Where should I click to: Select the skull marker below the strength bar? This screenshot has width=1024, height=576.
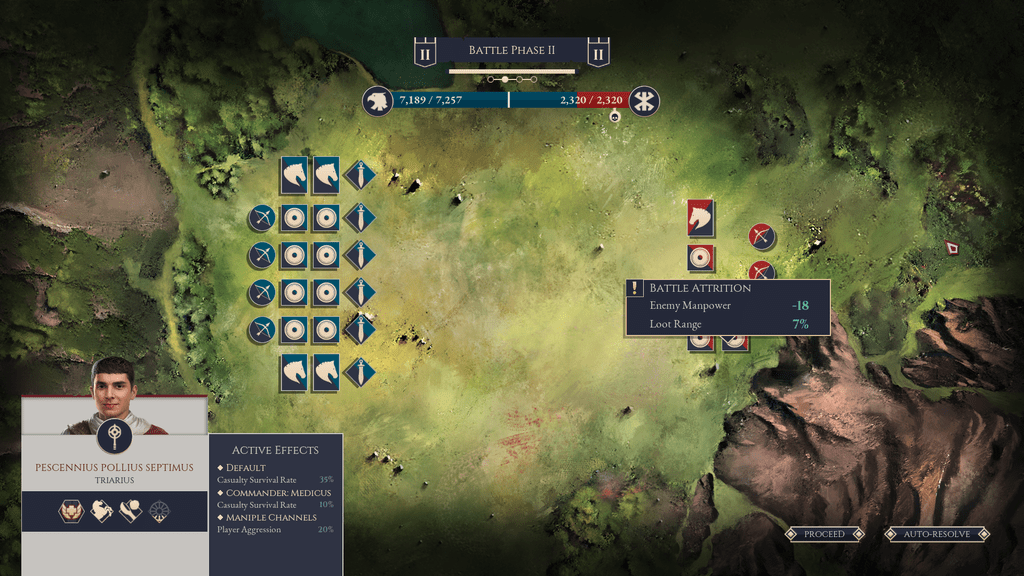point(614,117)
